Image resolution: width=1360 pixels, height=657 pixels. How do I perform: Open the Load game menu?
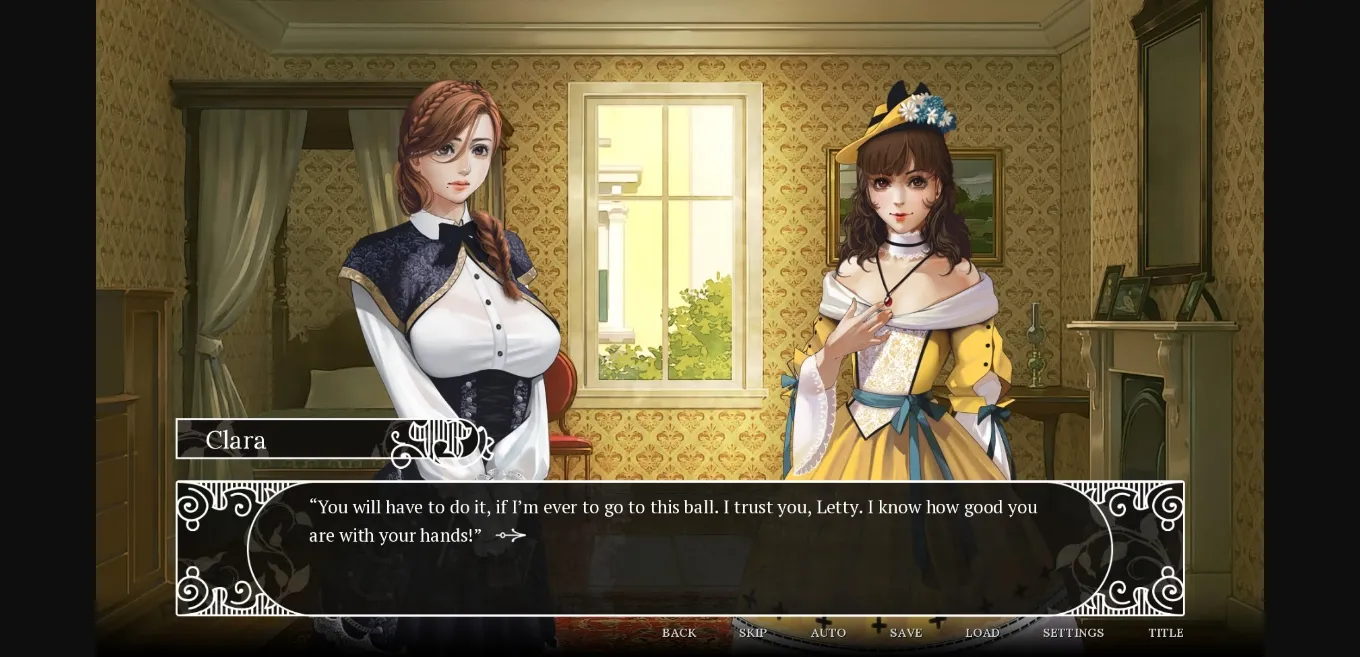coord(982,633)
